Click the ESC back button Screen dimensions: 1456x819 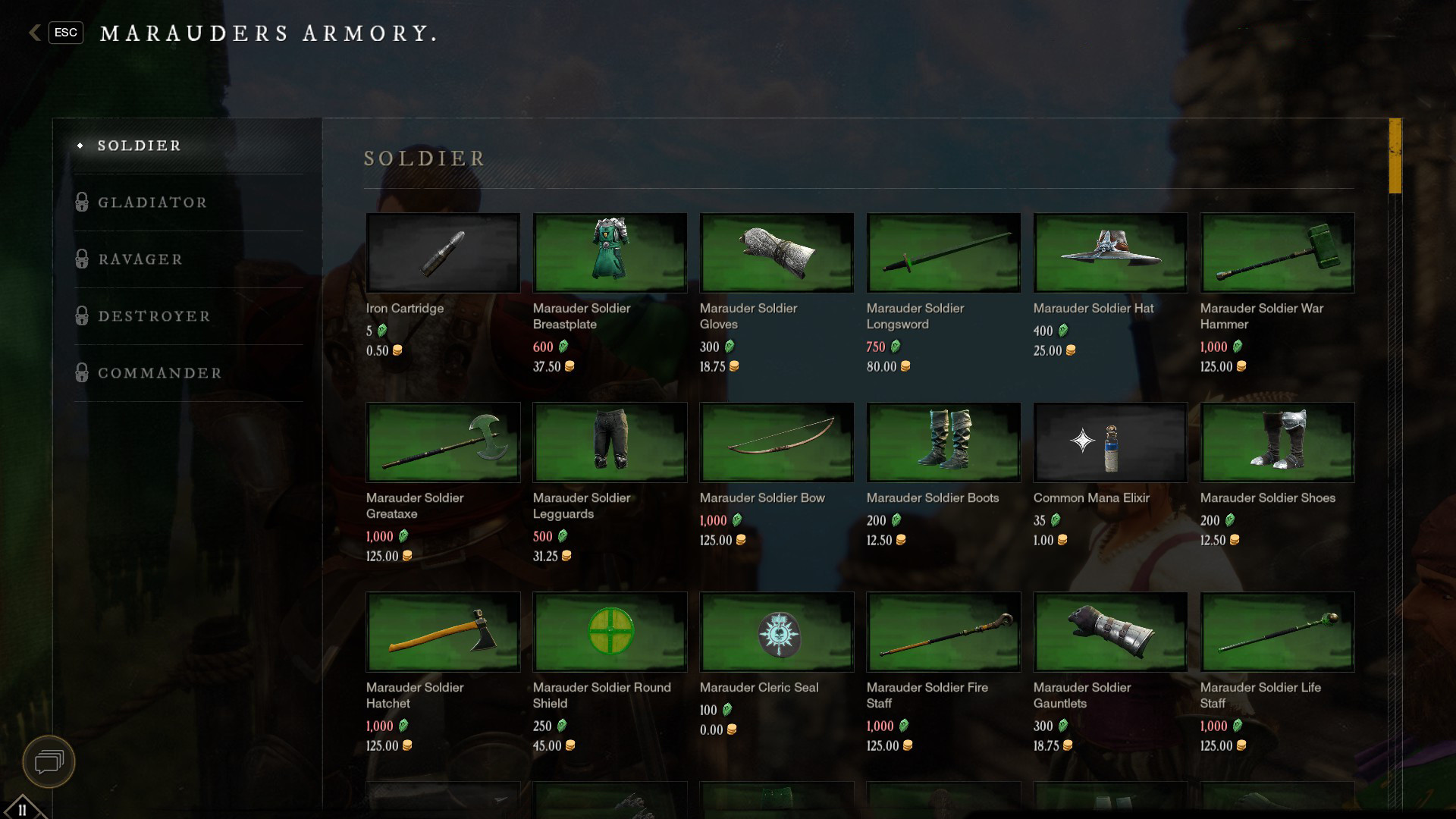(x=65, y=33)
